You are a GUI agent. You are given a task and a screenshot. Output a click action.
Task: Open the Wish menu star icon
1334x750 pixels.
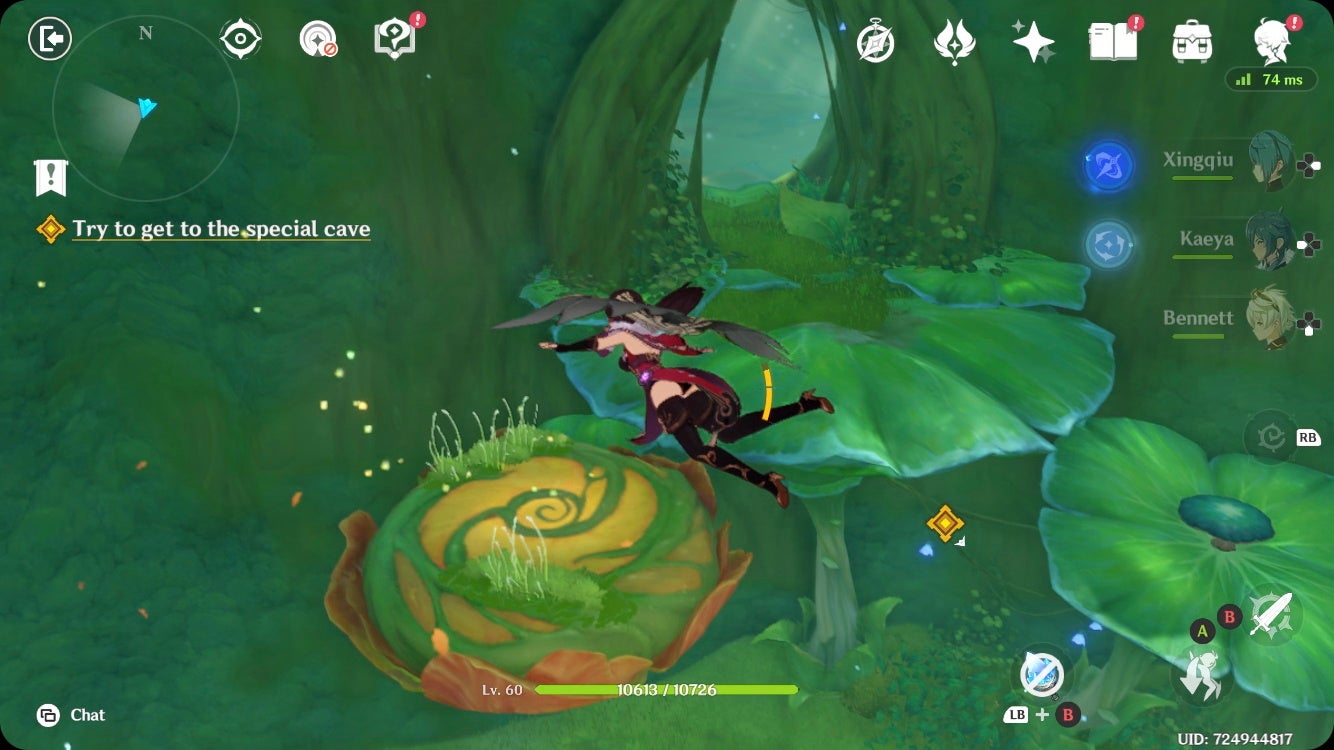click(1034, 41)
